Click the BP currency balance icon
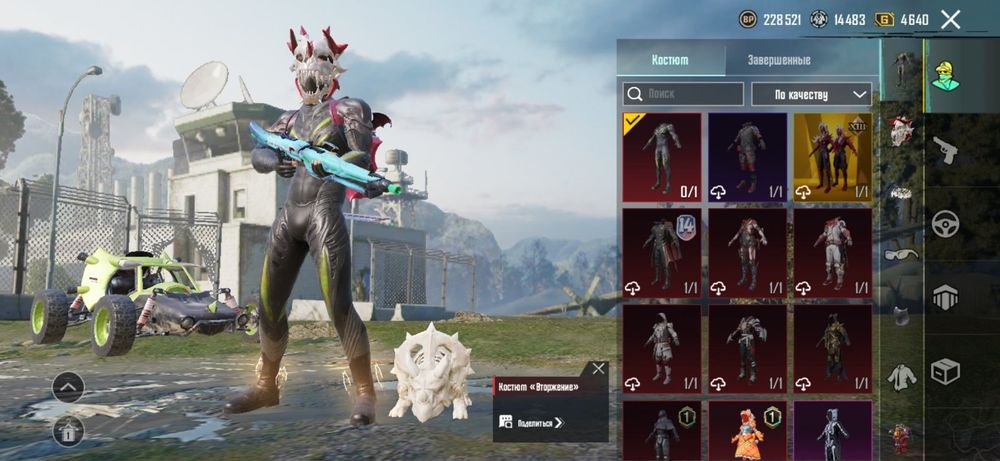The image size is (1000, 461). click(x=748, y=19)
